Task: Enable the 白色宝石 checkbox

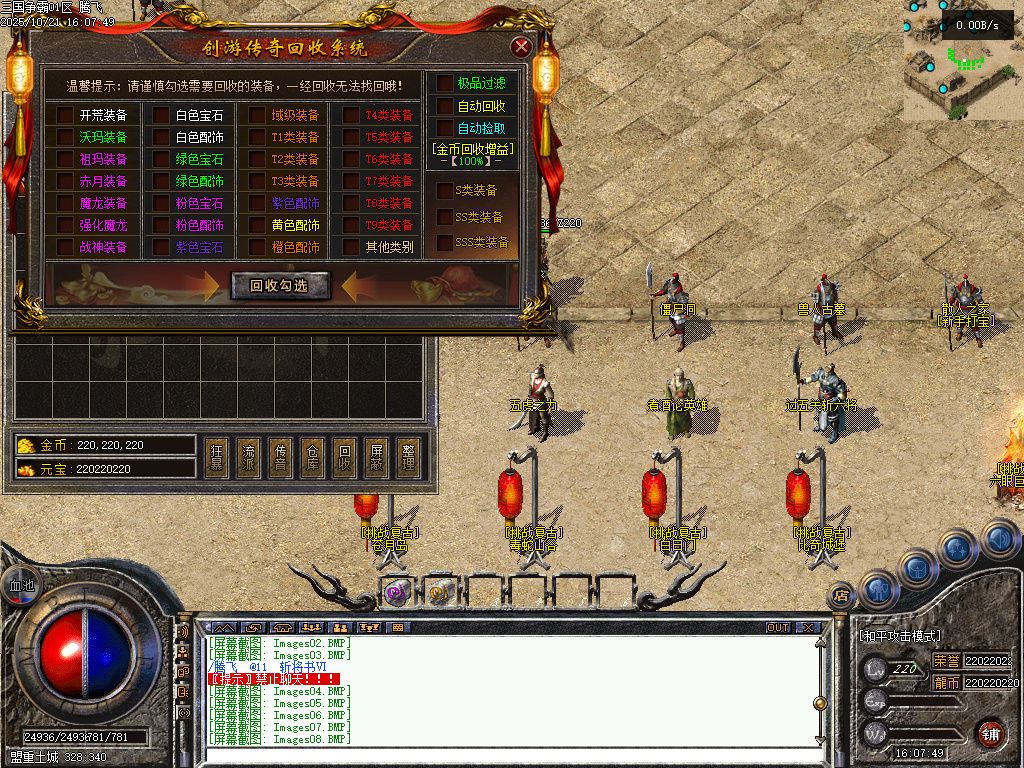Action: point(162,115)
